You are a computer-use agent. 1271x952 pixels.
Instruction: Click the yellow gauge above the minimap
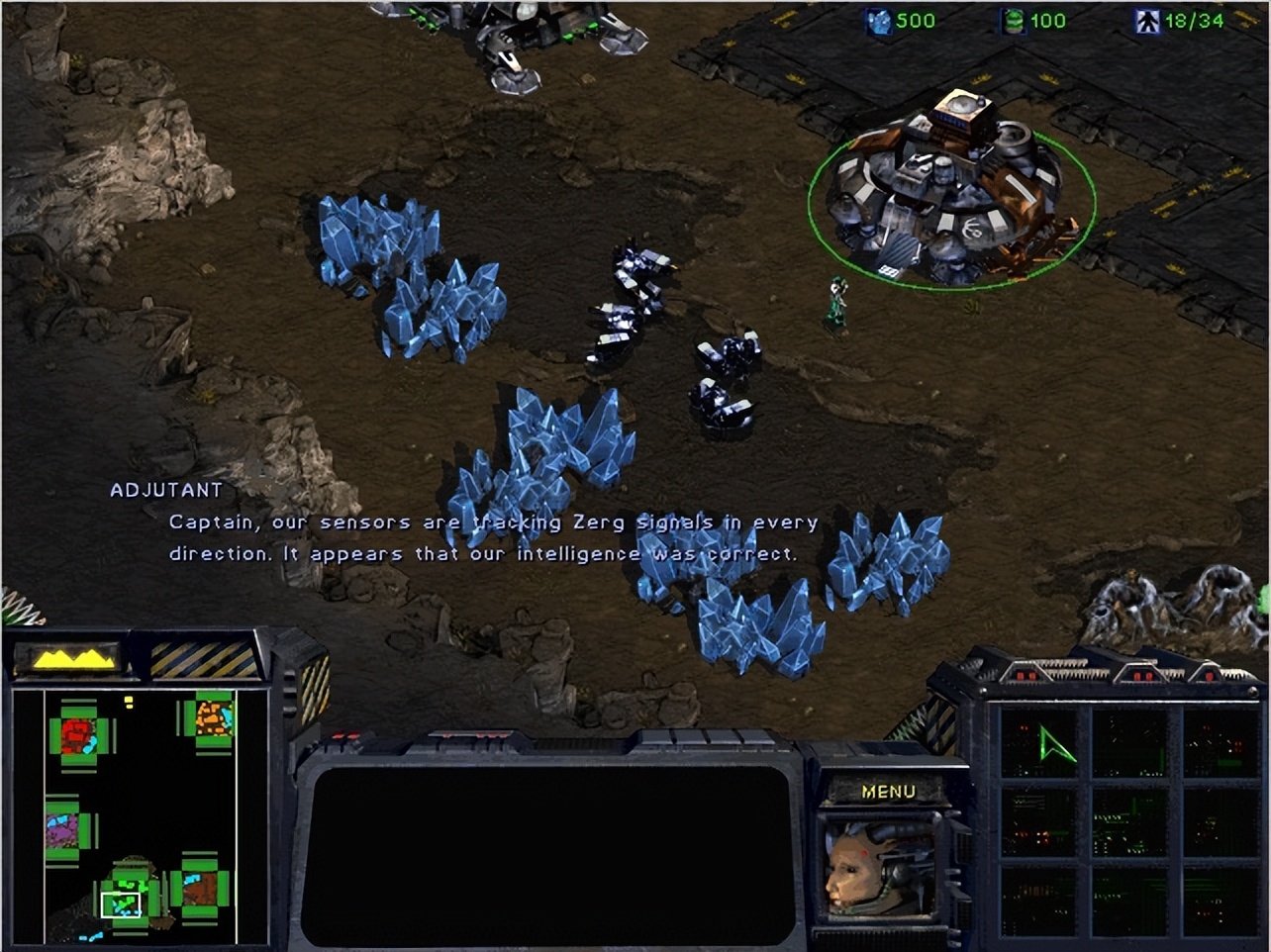(69, 656)
